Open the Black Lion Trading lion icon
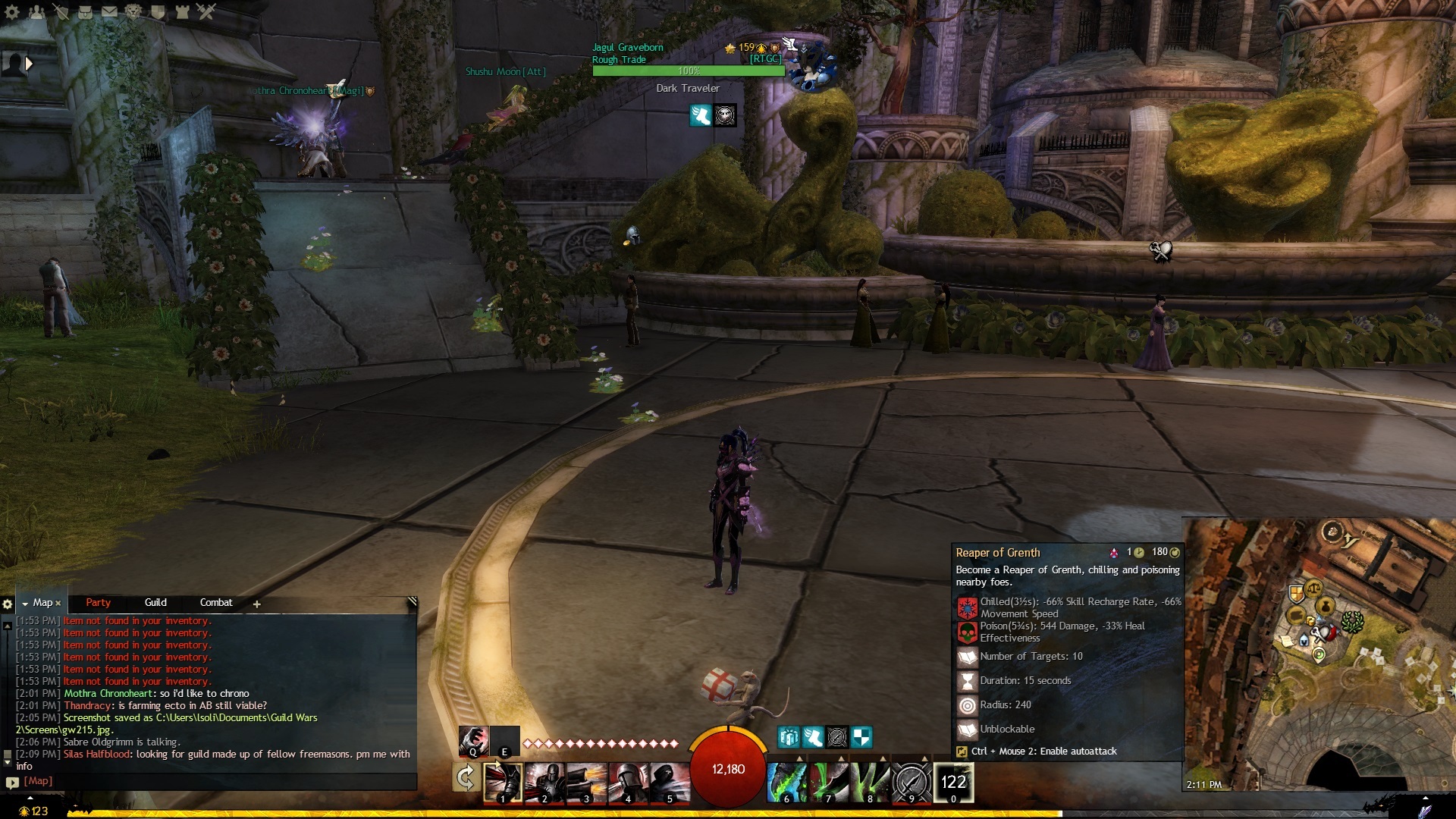 133,11
